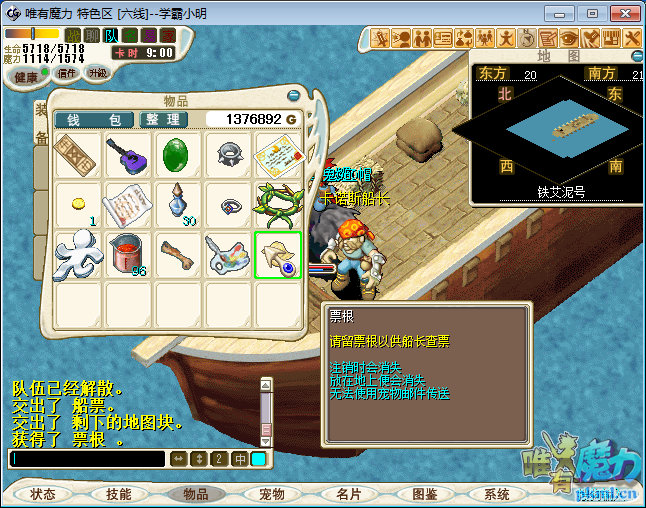Open the 宠物 pets tab
Viewport: 646px width, 508px height.
(x=272, y=494)
